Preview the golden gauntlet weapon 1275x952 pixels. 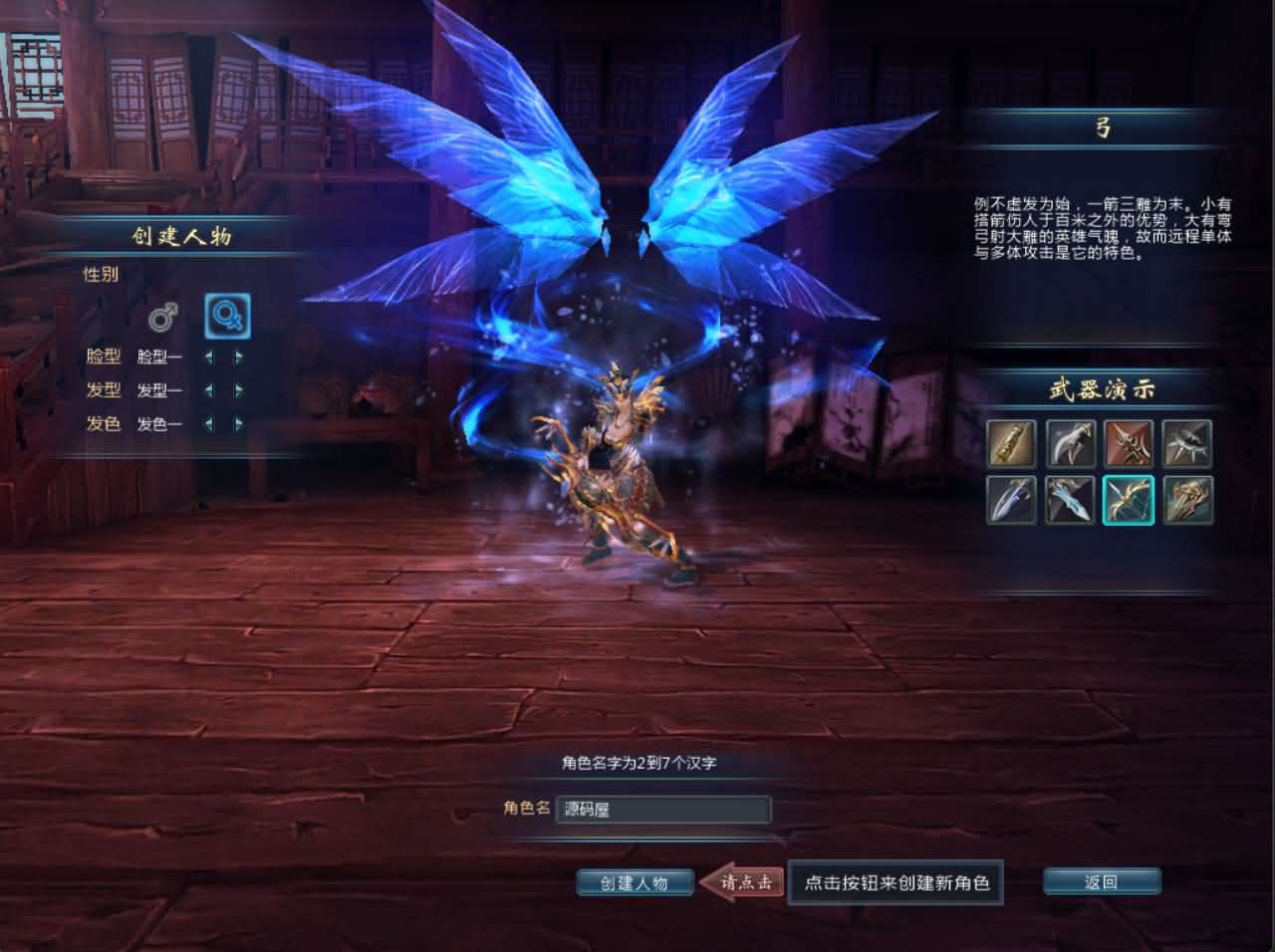tap(1189, 501)
